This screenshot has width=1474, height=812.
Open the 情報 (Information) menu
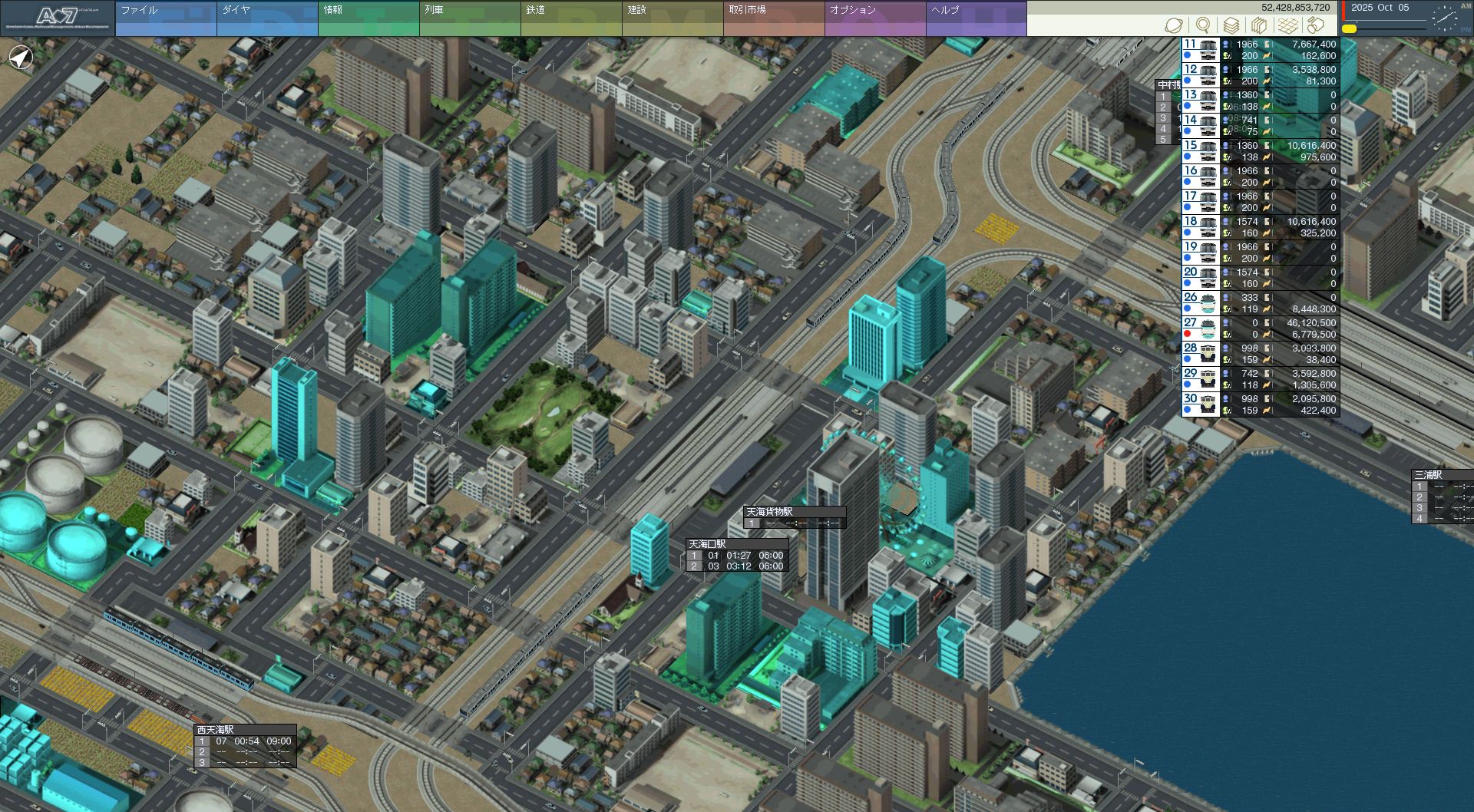tap(368, 18)
